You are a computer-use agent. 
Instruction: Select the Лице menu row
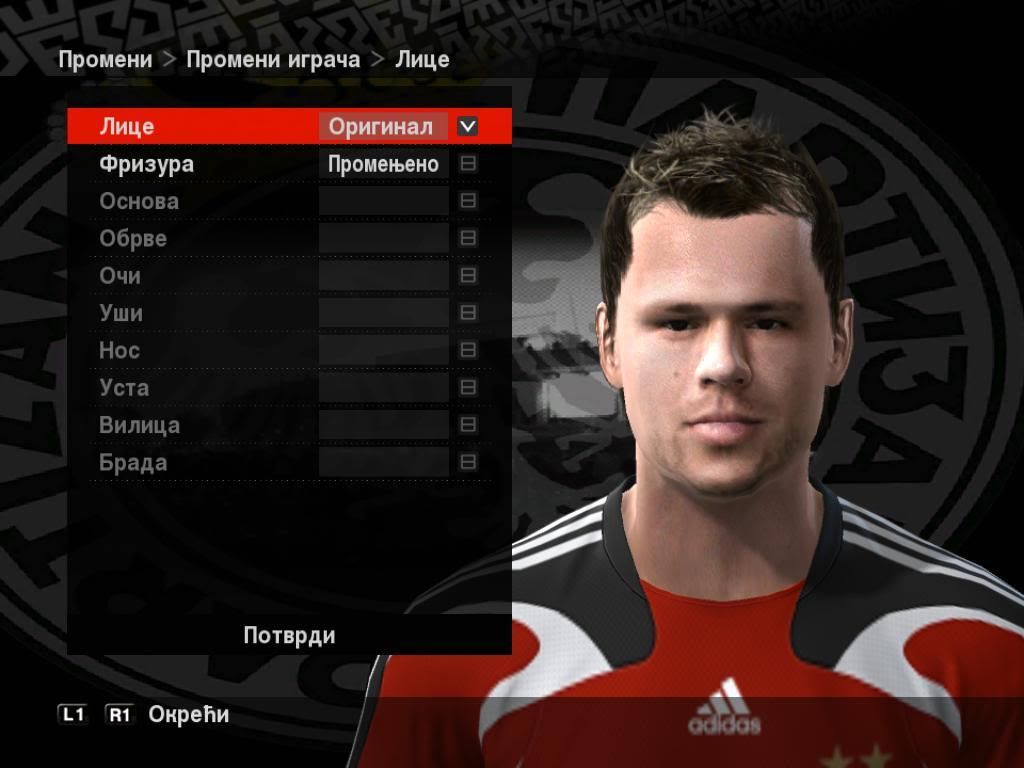pyautogui.click(x=127, y=127)
